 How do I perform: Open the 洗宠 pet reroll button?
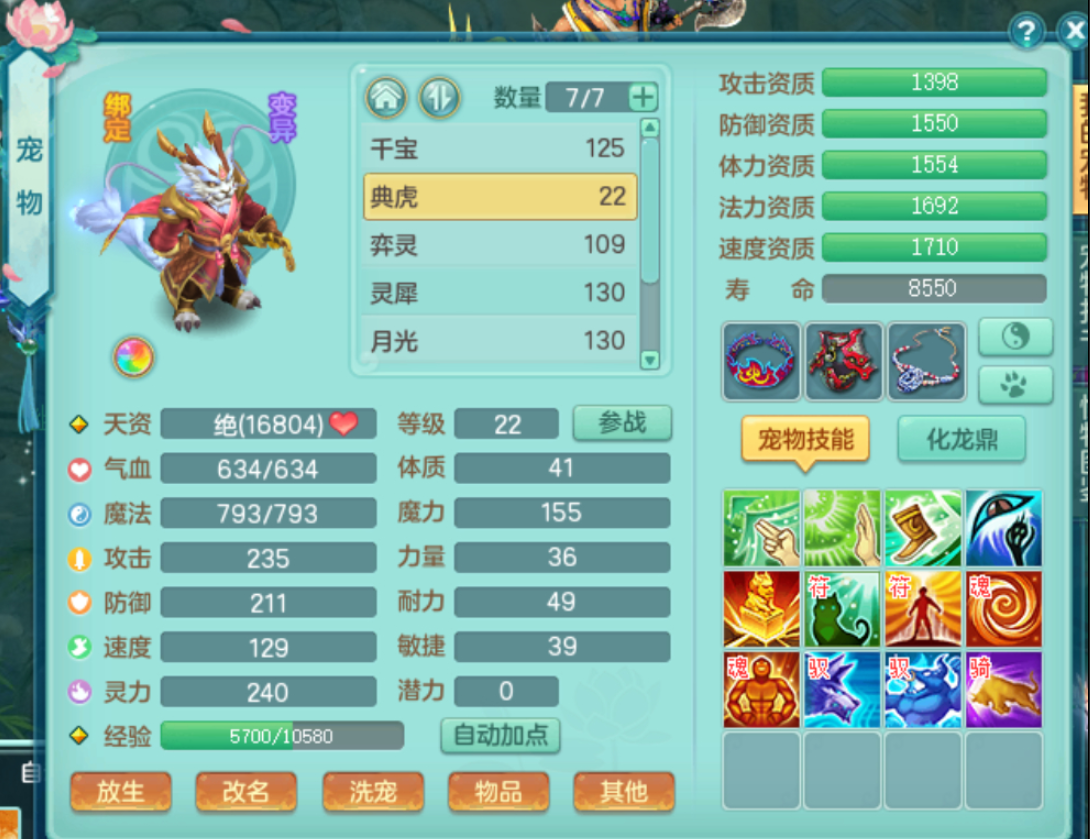[373, 793]
